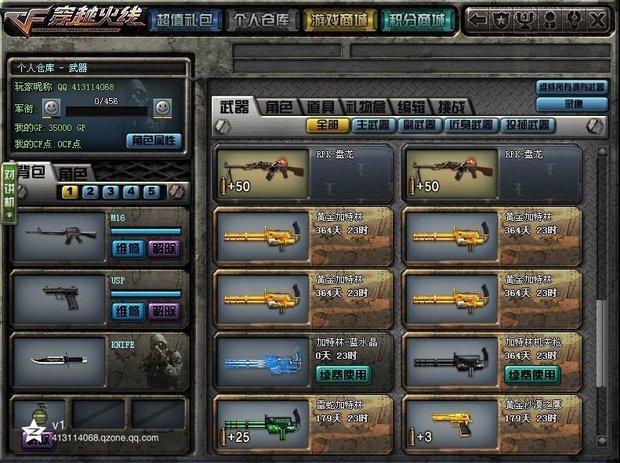
Task: Open the 超值礼包 gift pack menu
Action: click(x=185, y=19)
